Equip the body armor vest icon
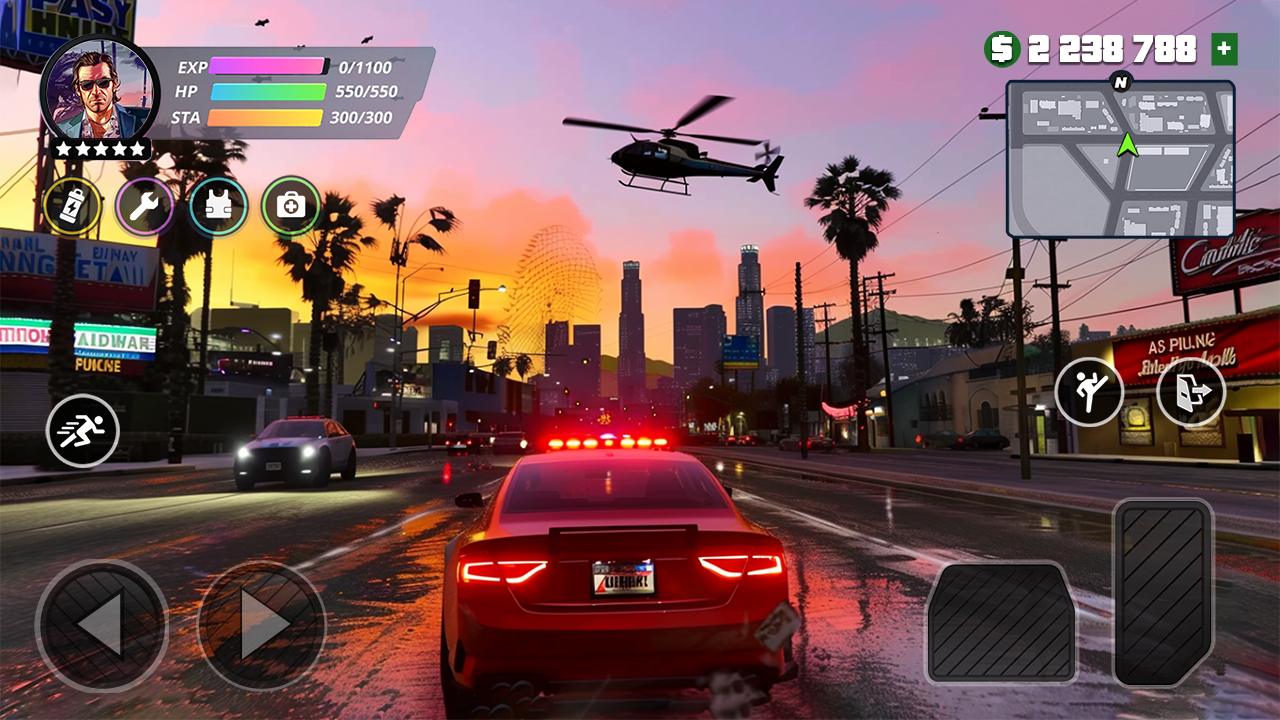 coord(218,207)
